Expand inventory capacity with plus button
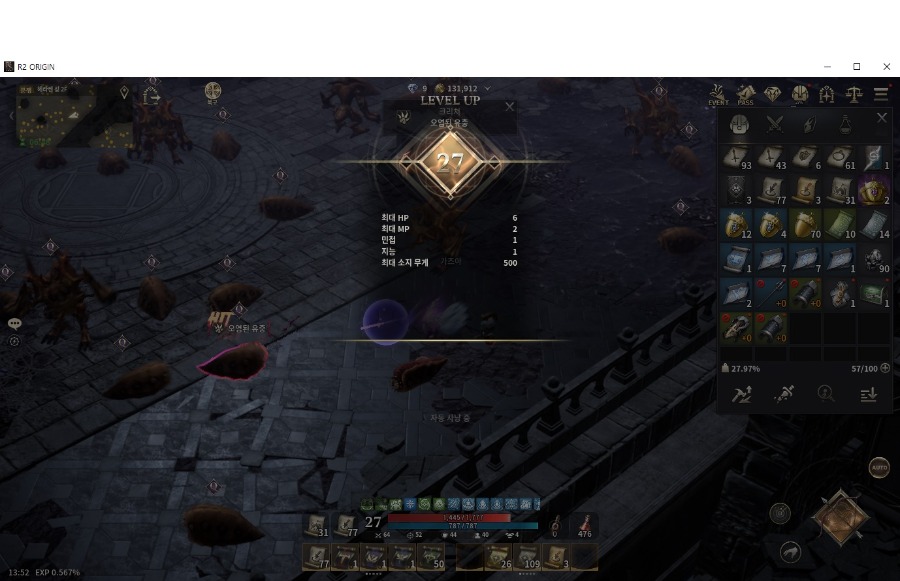 point(885,368)
